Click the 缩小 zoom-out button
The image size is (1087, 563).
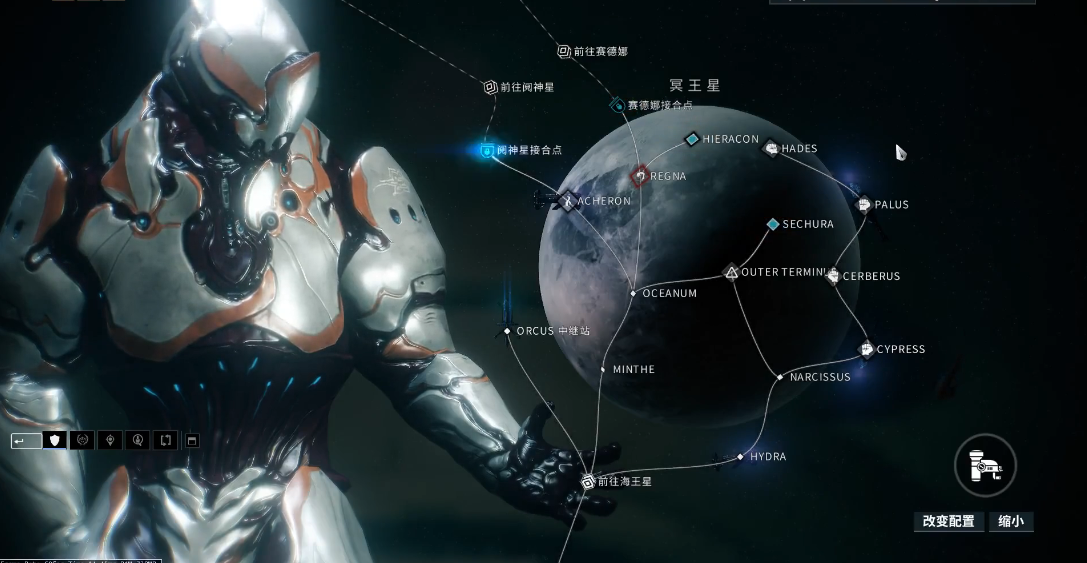click(x=1010, y=521)
